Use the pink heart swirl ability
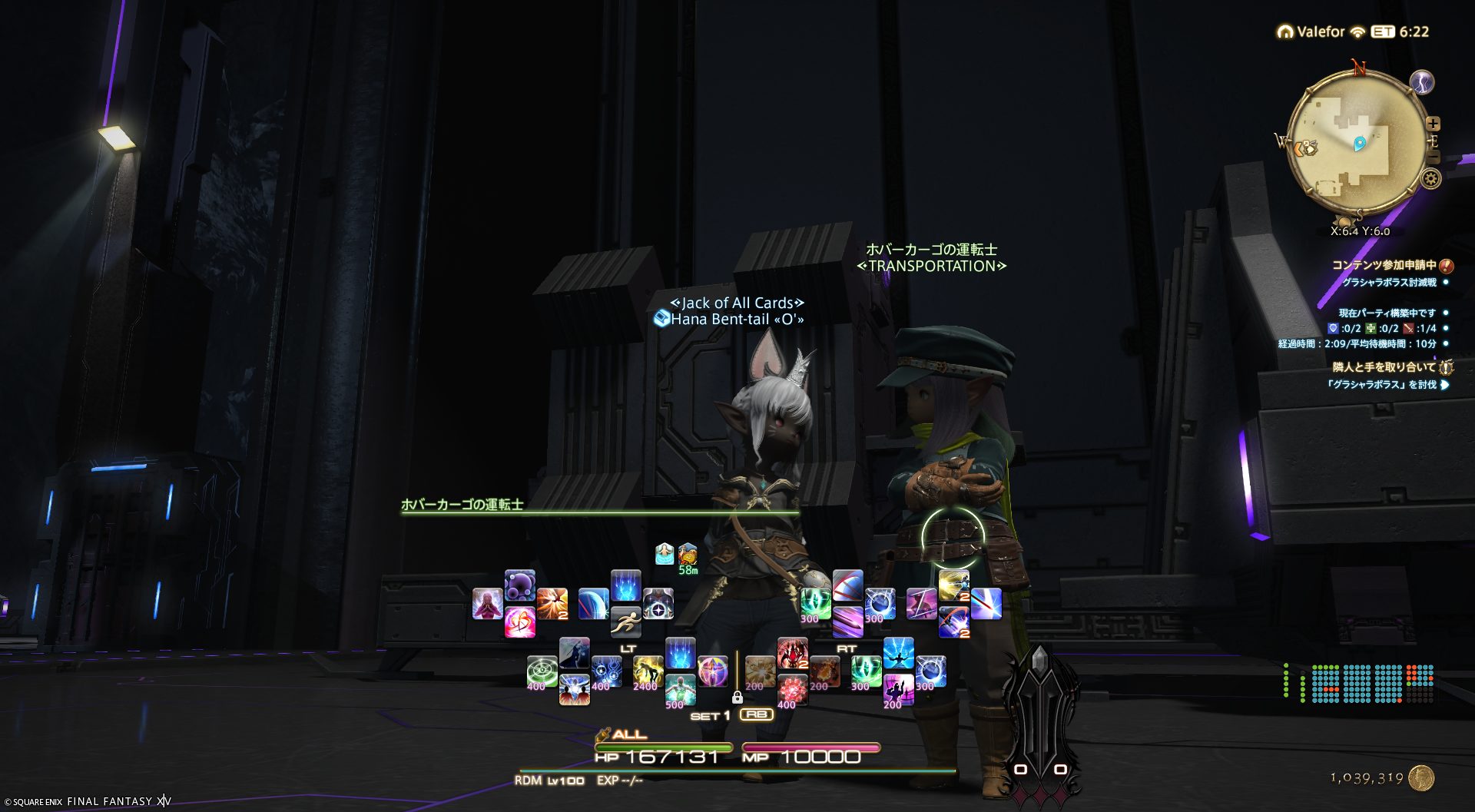 520,622
